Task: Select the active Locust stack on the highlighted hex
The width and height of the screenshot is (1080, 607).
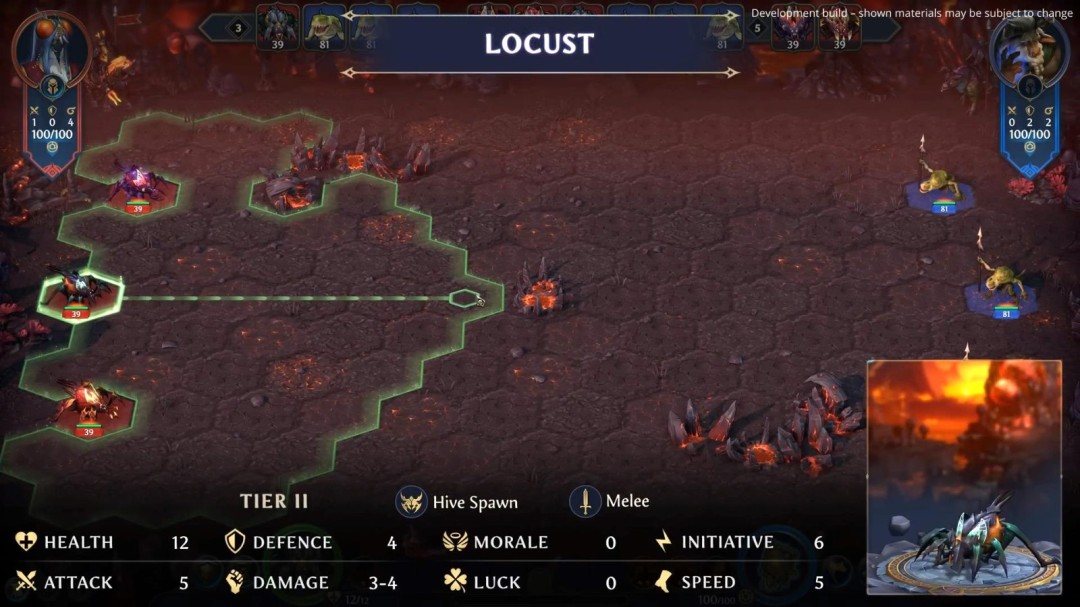Action: tap(78, 290)
